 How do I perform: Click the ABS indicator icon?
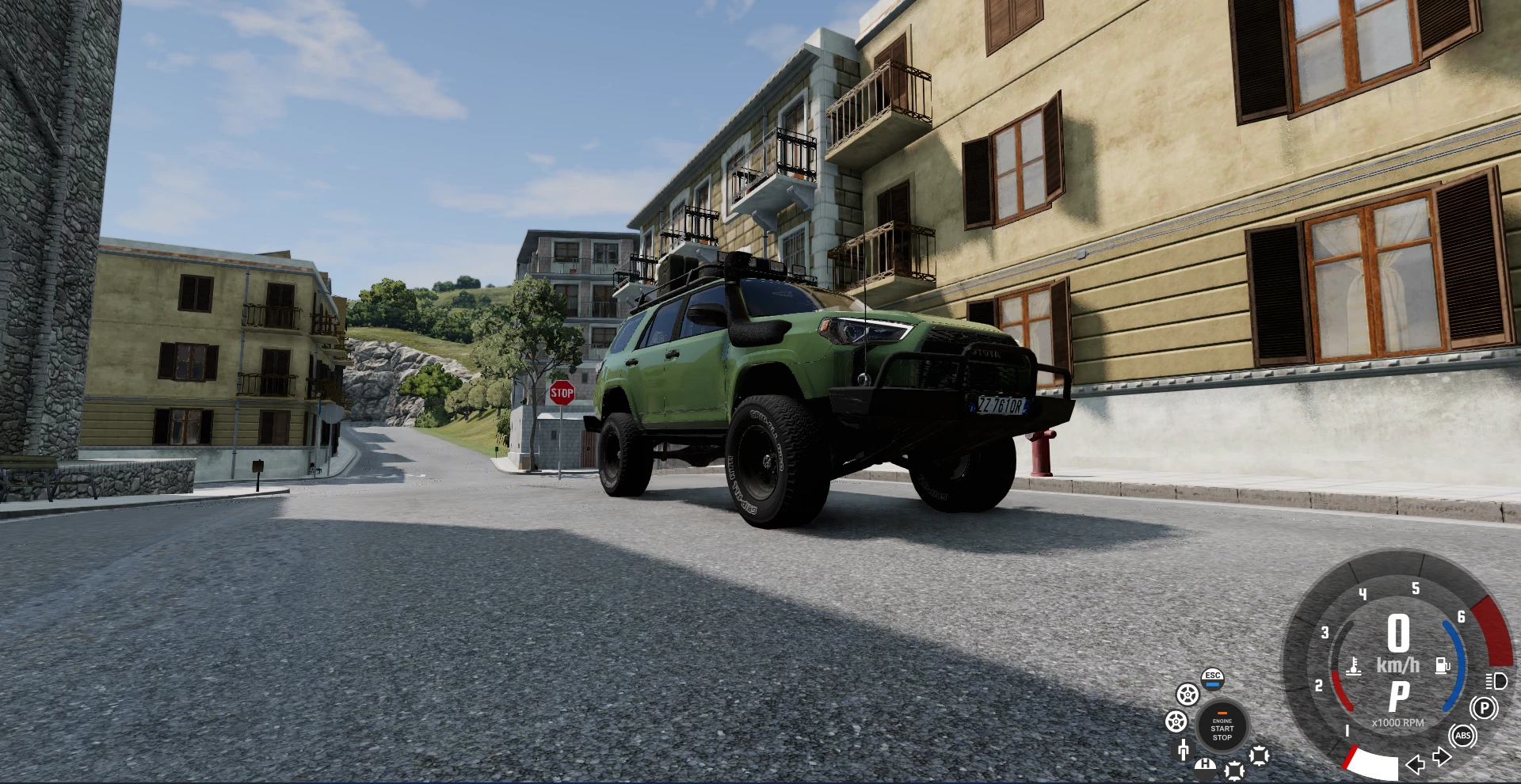[1463, 736]
